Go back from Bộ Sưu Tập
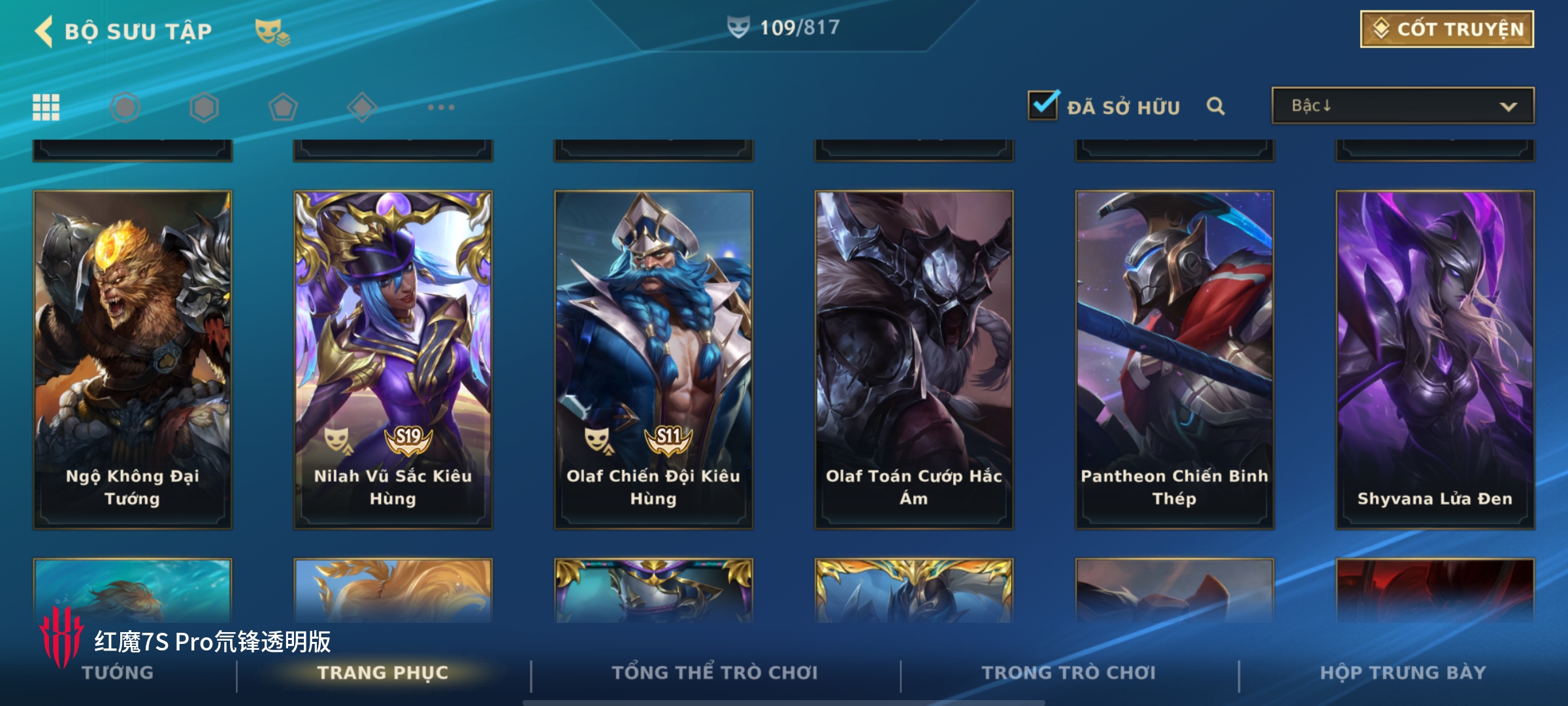Image resolution: width=1568 pixels, height=706 pixels. 44,31
